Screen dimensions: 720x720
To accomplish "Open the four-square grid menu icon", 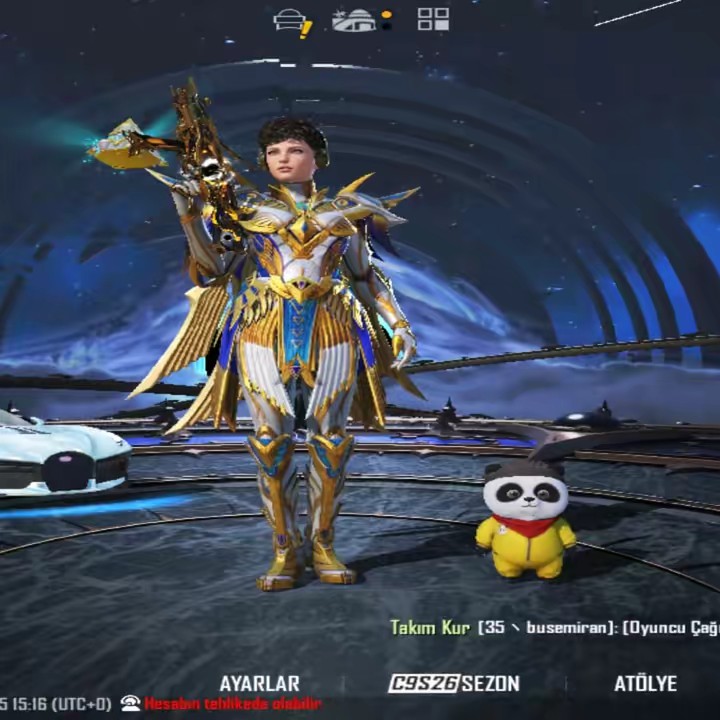I will click(x=433, y=19).
